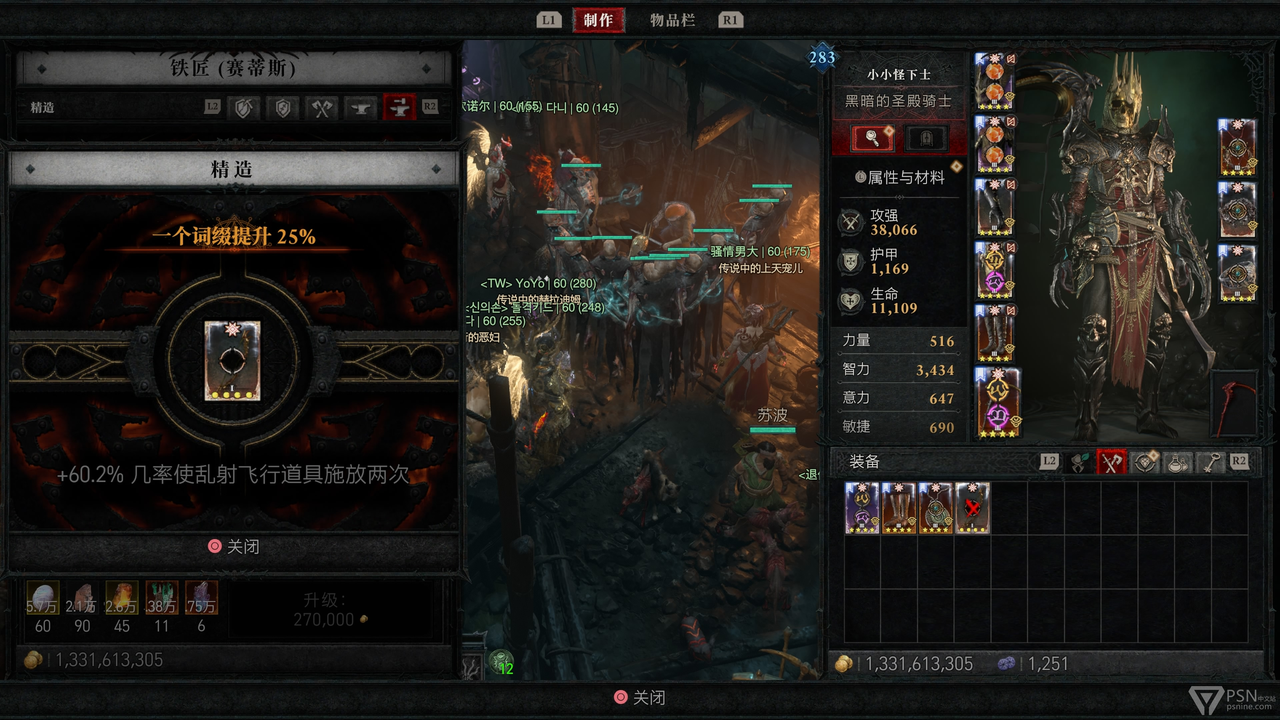The image size is (1280, 720).
Task: Open the 物品栏 inventory tab
Action: 672,20
